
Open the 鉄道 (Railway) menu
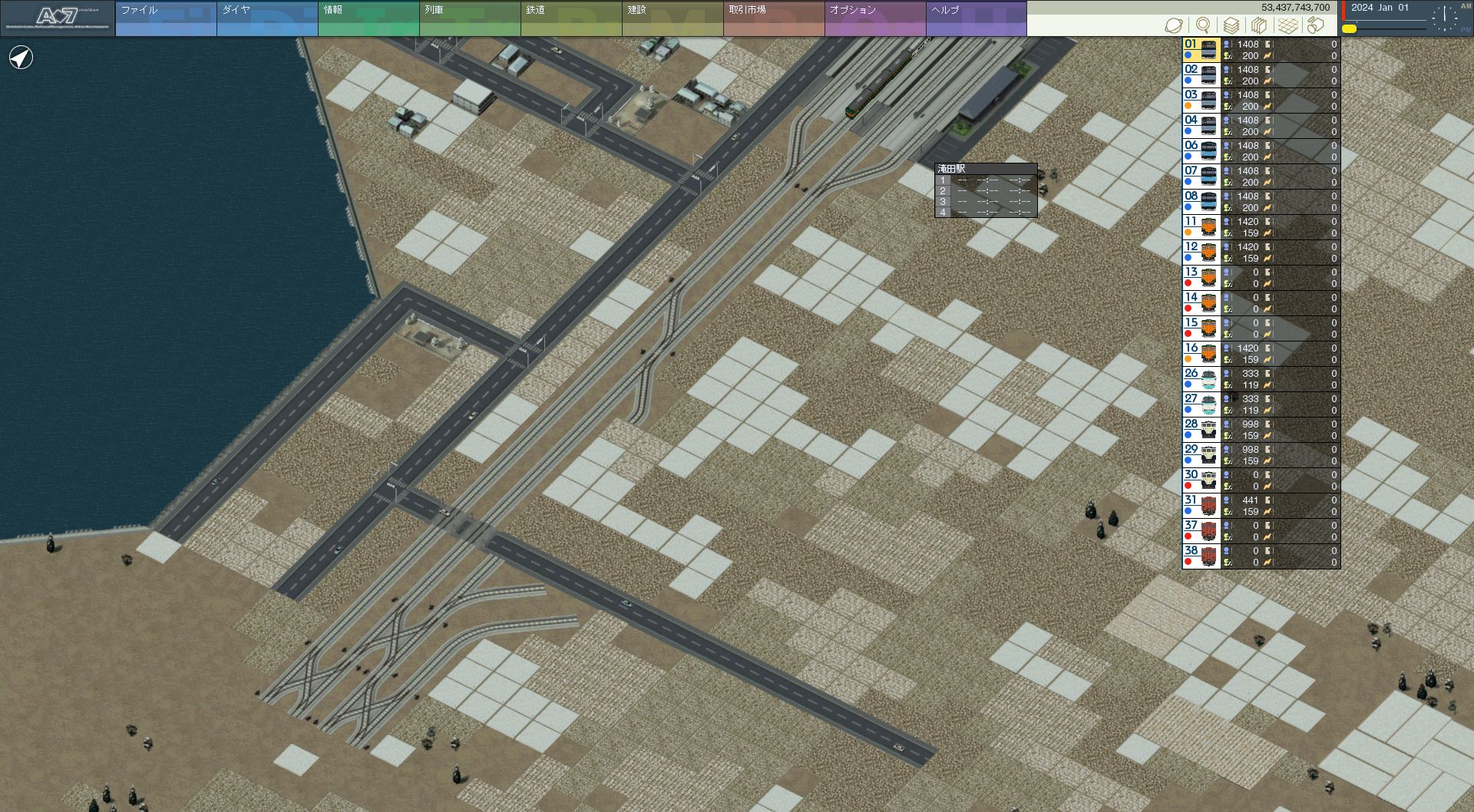pos(570,18)
